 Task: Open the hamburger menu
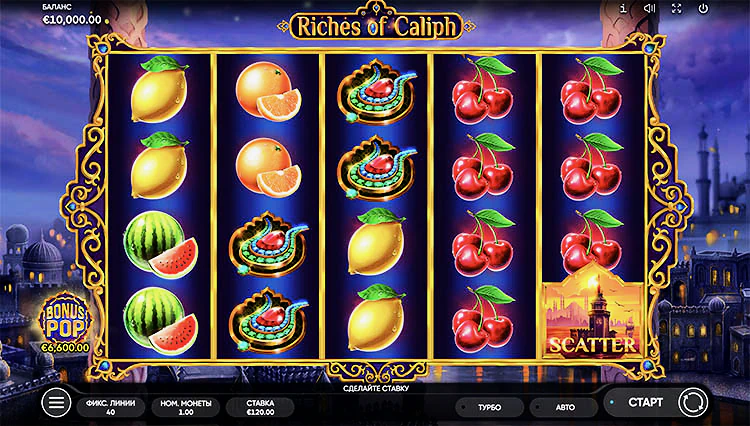(x=57, y=403)
